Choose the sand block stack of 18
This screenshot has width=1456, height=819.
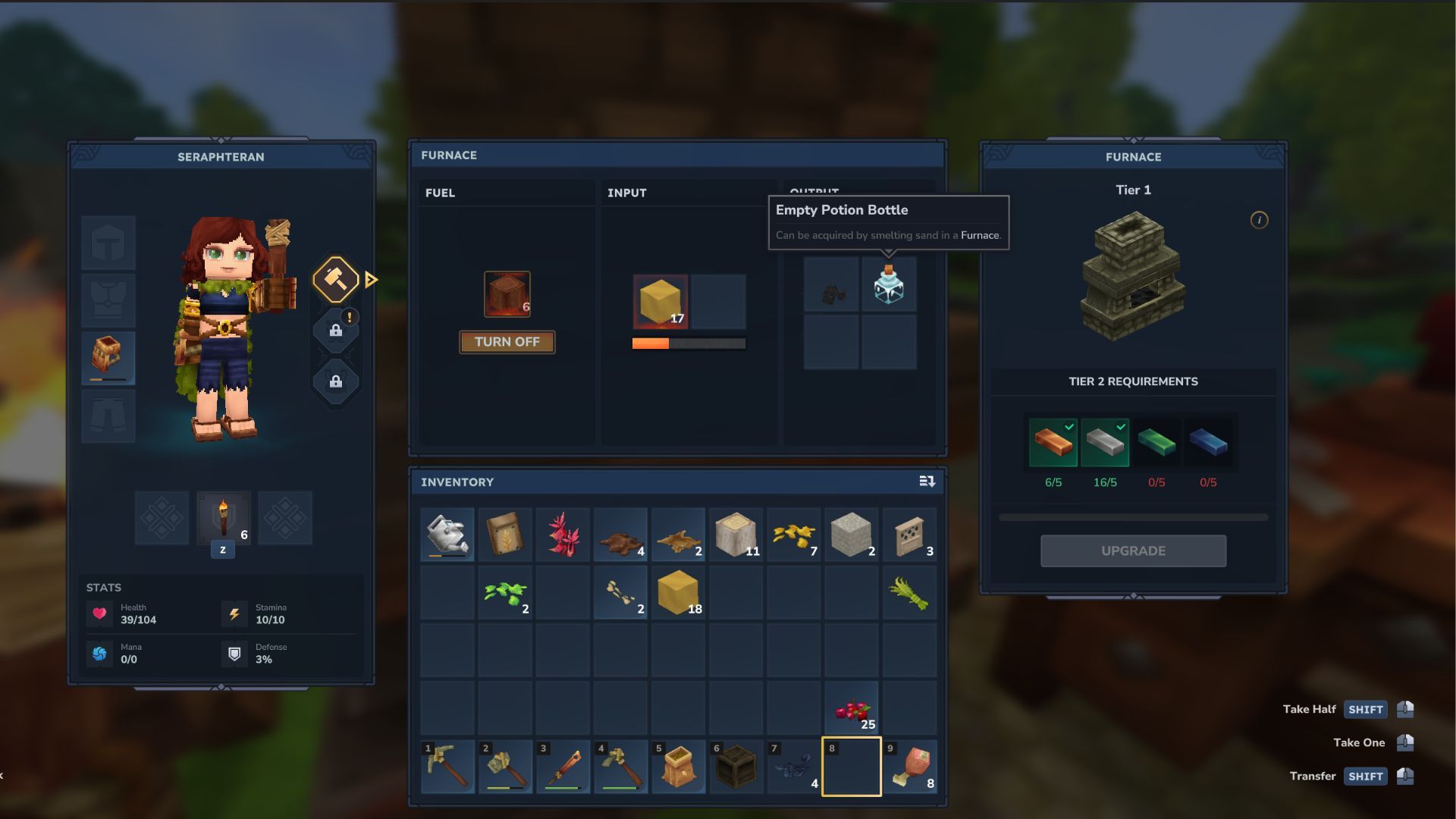[678, 592]
